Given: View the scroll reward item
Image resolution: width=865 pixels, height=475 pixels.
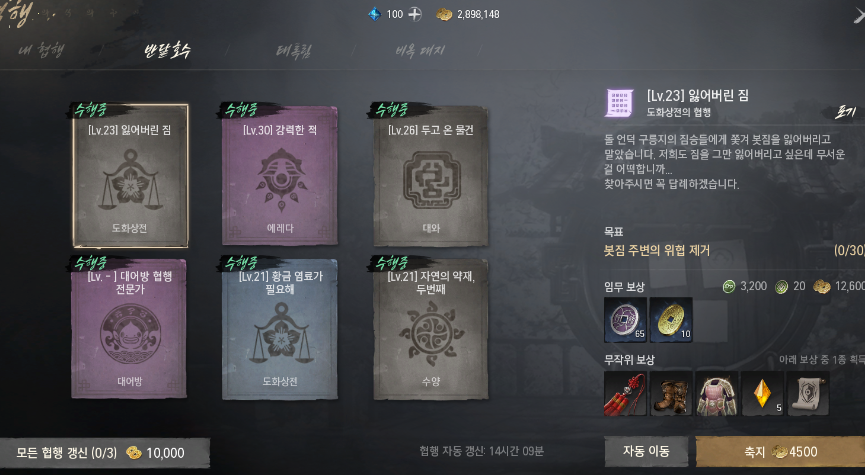Looking at the screenshot, I should (x=808, y=393).
